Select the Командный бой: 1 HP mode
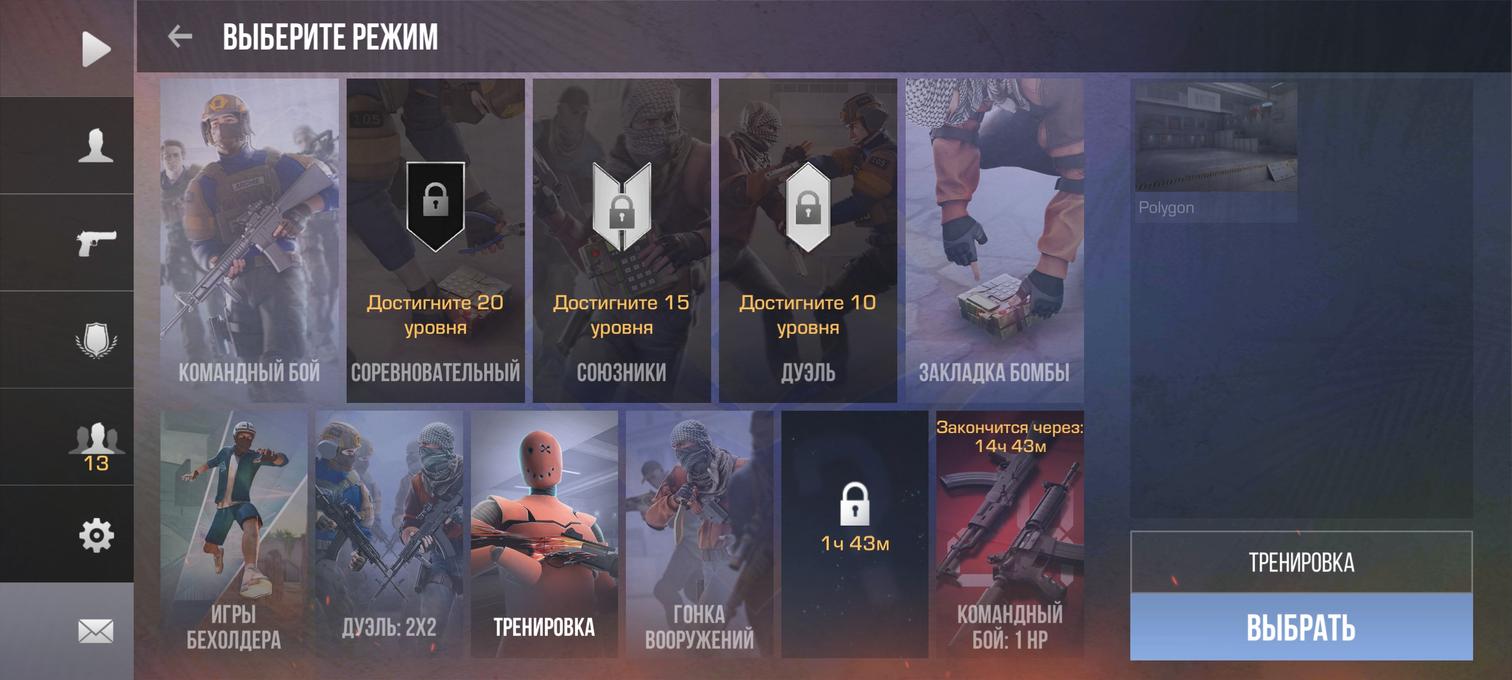The height and width of the screenshot is (680, 1512). point(1009,534)
